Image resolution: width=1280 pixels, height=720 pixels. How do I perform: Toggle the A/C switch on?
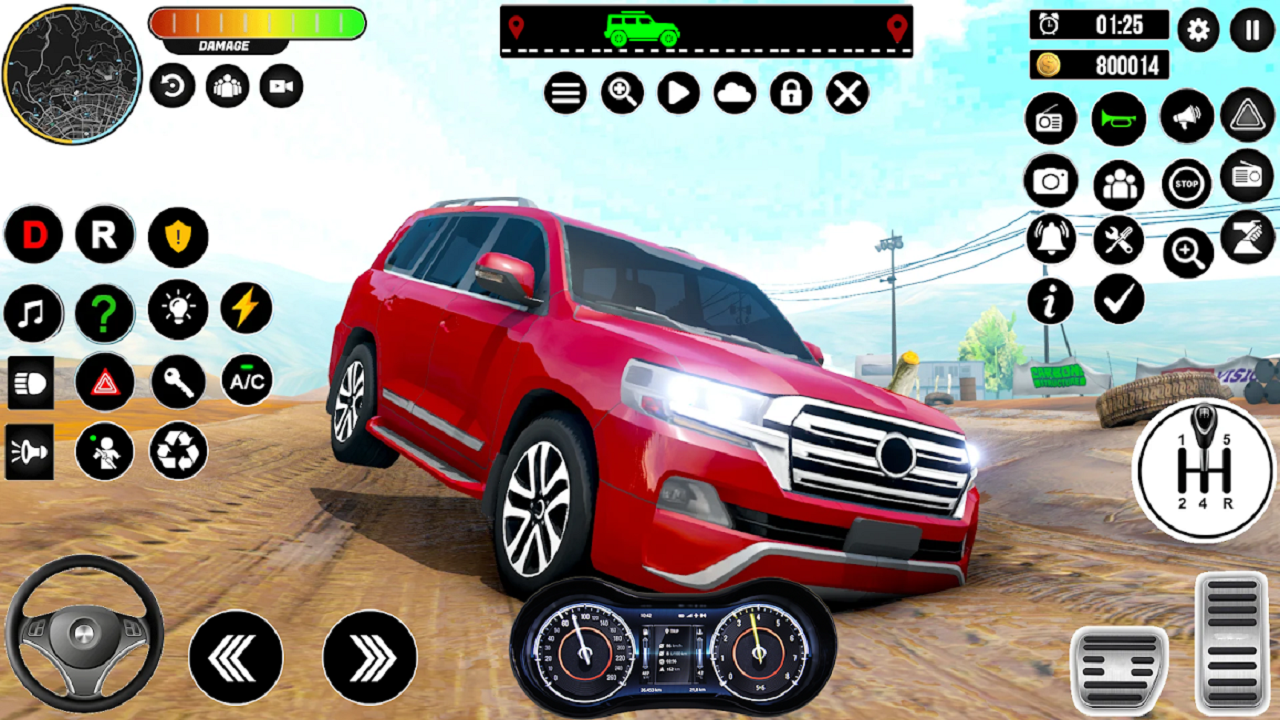pos(244,382)
